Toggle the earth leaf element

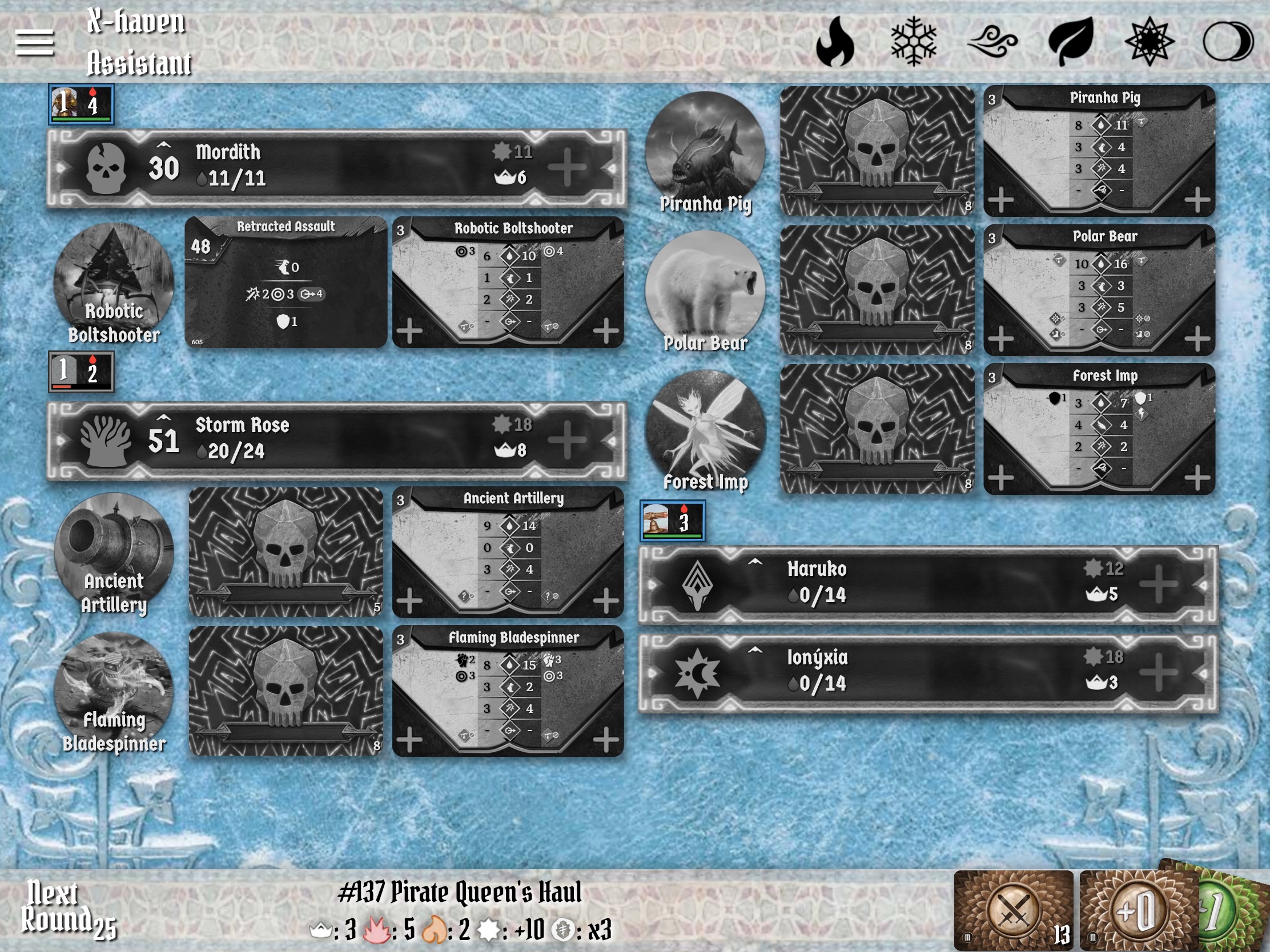tap(1071, 42)
